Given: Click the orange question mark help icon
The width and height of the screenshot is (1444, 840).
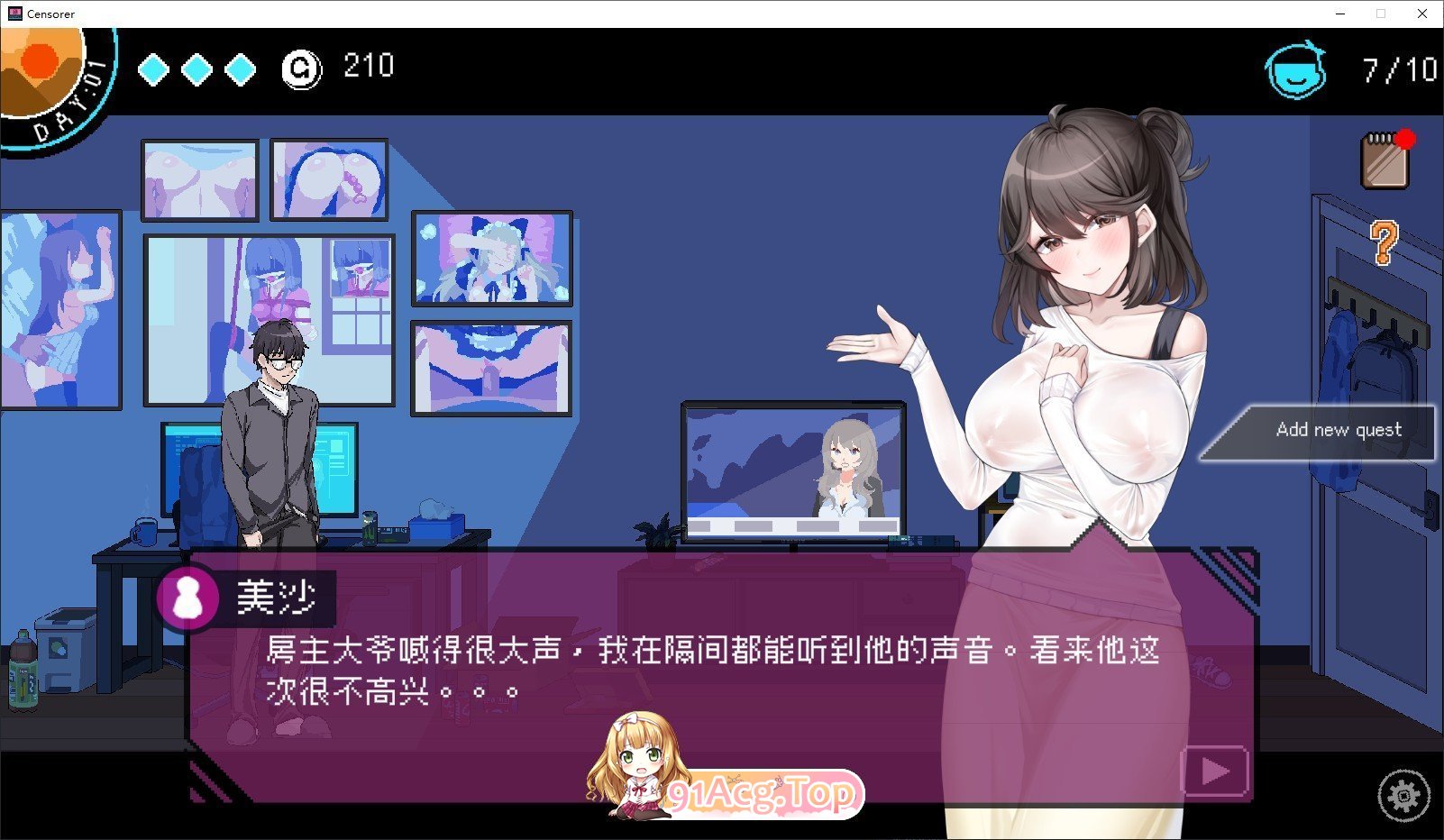Looking at the screenshot, I should [1384, 242].
